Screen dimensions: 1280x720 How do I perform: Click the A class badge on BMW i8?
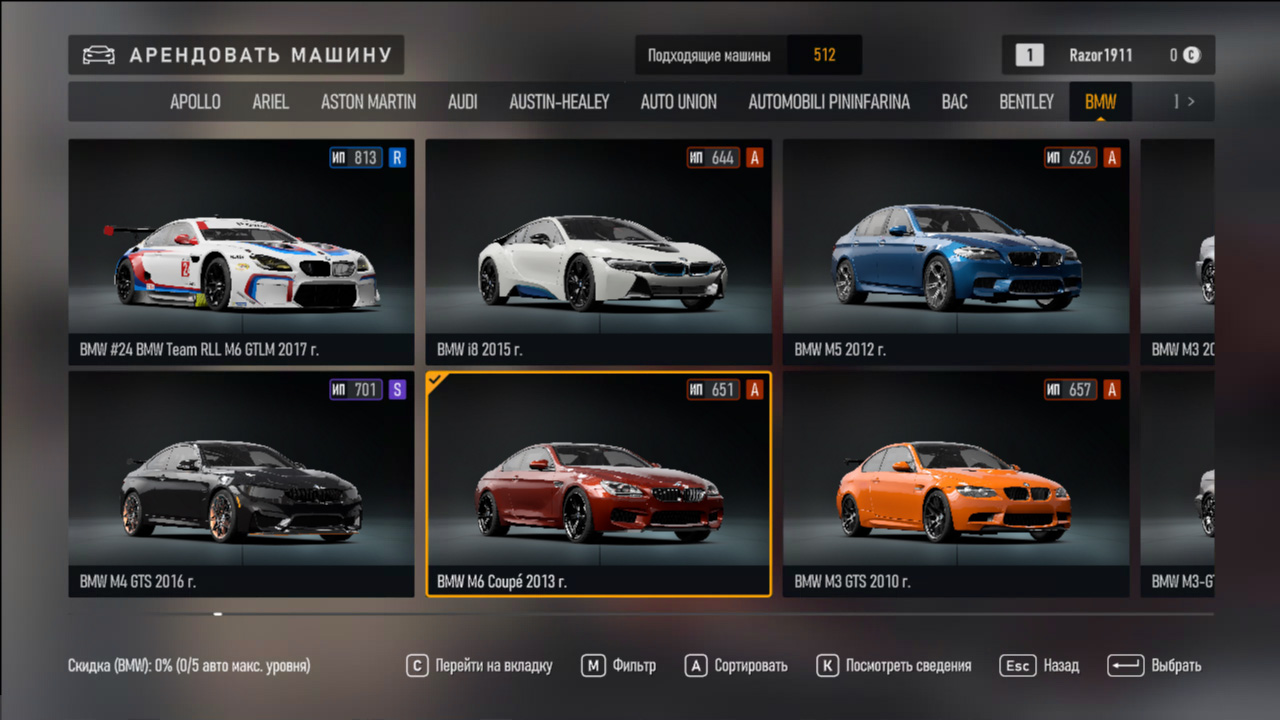coord(755,157)
